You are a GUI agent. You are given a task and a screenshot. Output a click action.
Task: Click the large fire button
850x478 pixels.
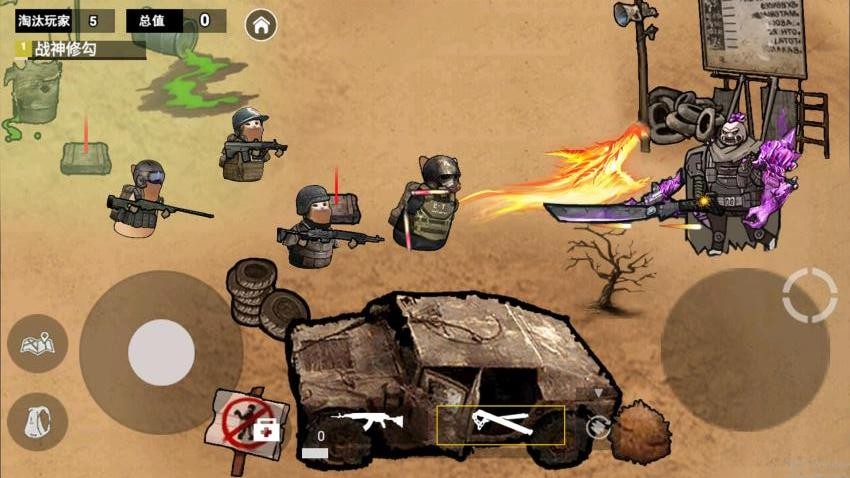pos(744,348)
